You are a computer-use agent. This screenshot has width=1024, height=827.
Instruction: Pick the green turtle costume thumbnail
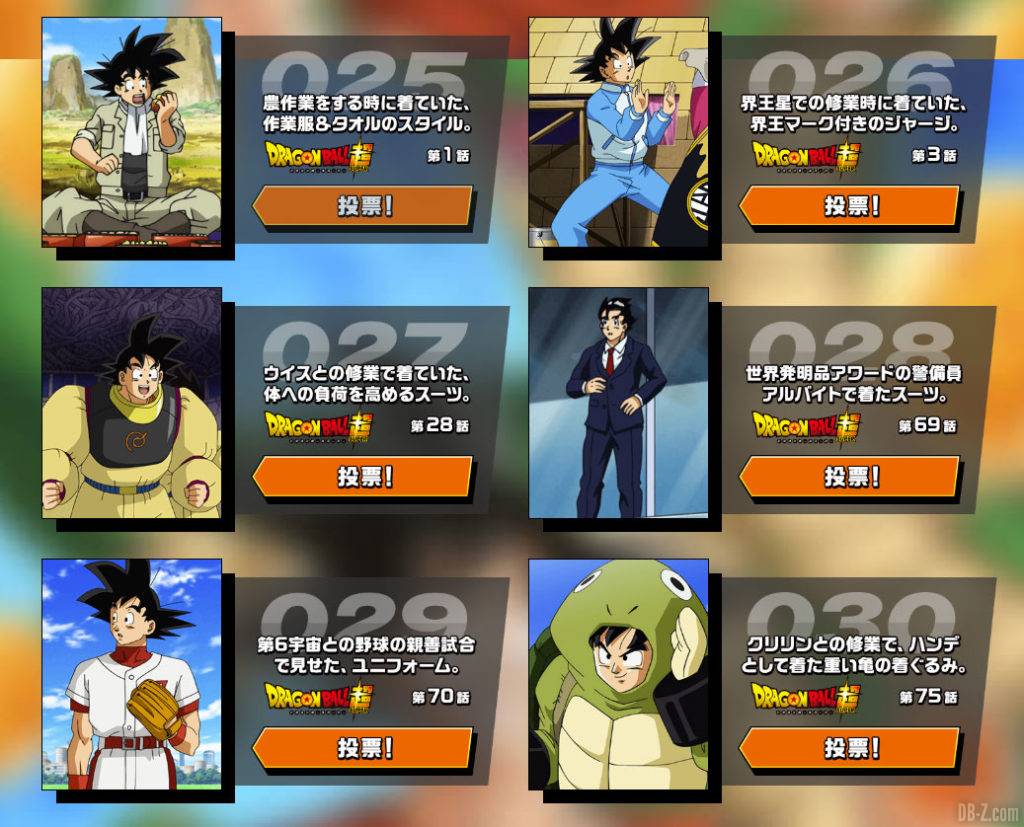618,674
